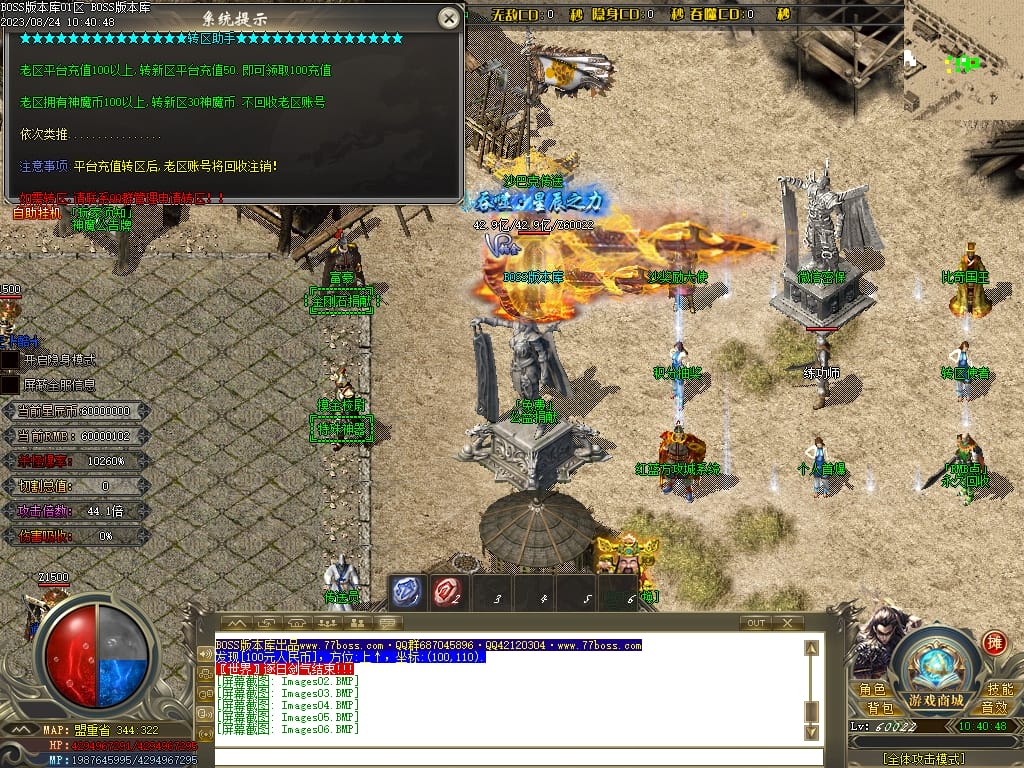1024x768 pixels.
Task: Click the minimap in the corner
Action: (x=963, y=60)
